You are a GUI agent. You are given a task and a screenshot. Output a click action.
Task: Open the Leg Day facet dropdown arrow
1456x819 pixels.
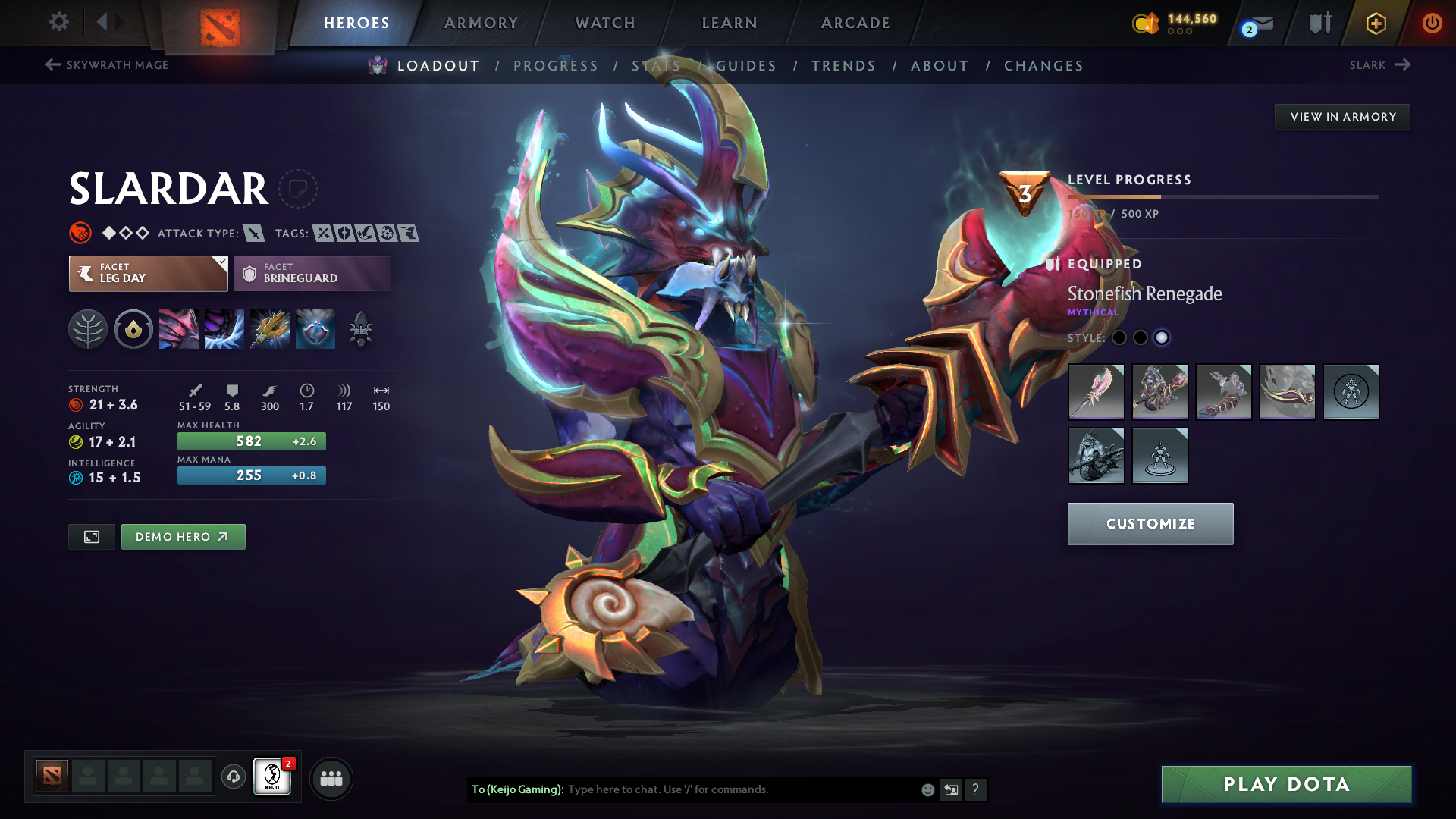[x=221, y=262]
